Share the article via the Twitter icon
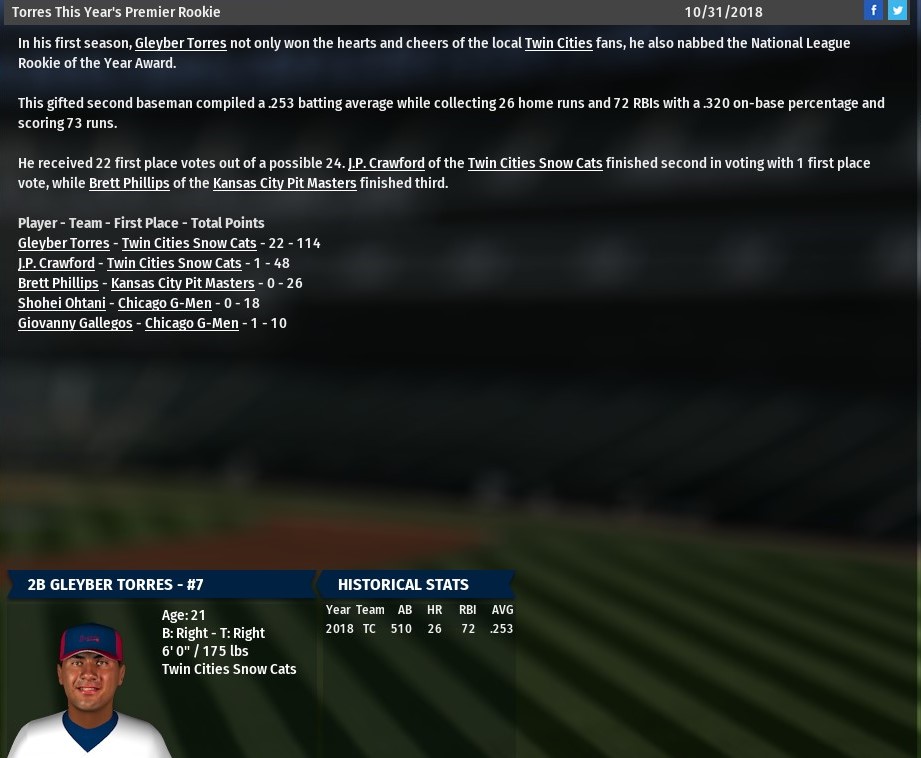 click(897, 10)
